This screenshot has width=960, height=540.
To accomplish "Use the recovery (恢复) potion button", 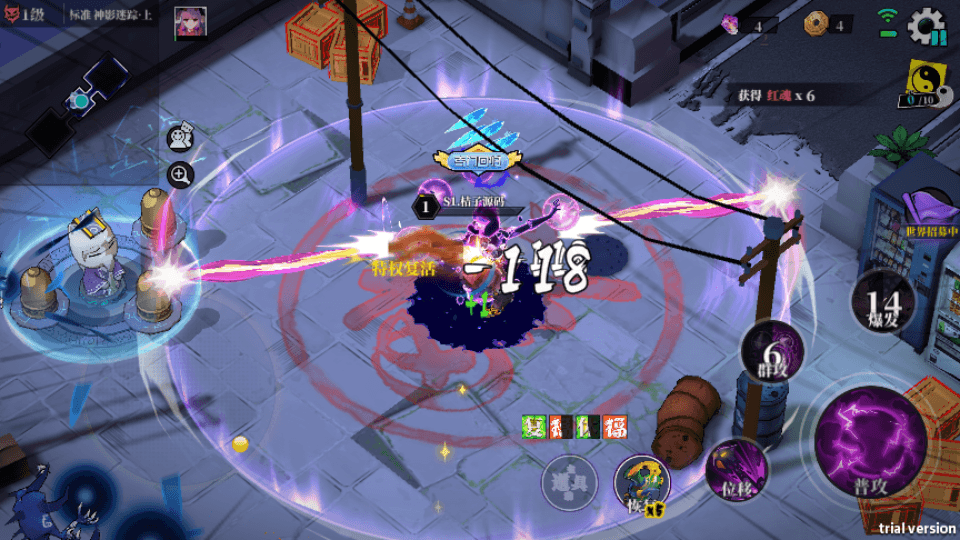I will tap(641, 483).
